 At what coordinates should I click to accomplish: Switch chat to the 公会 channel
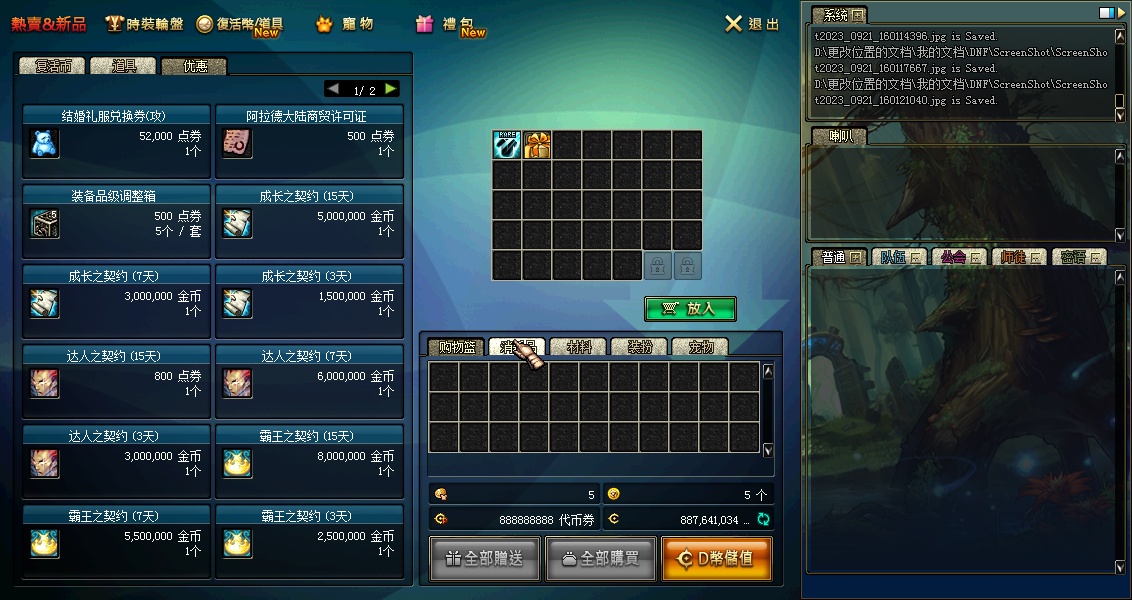pyautogui.click(x=958, y=257)
